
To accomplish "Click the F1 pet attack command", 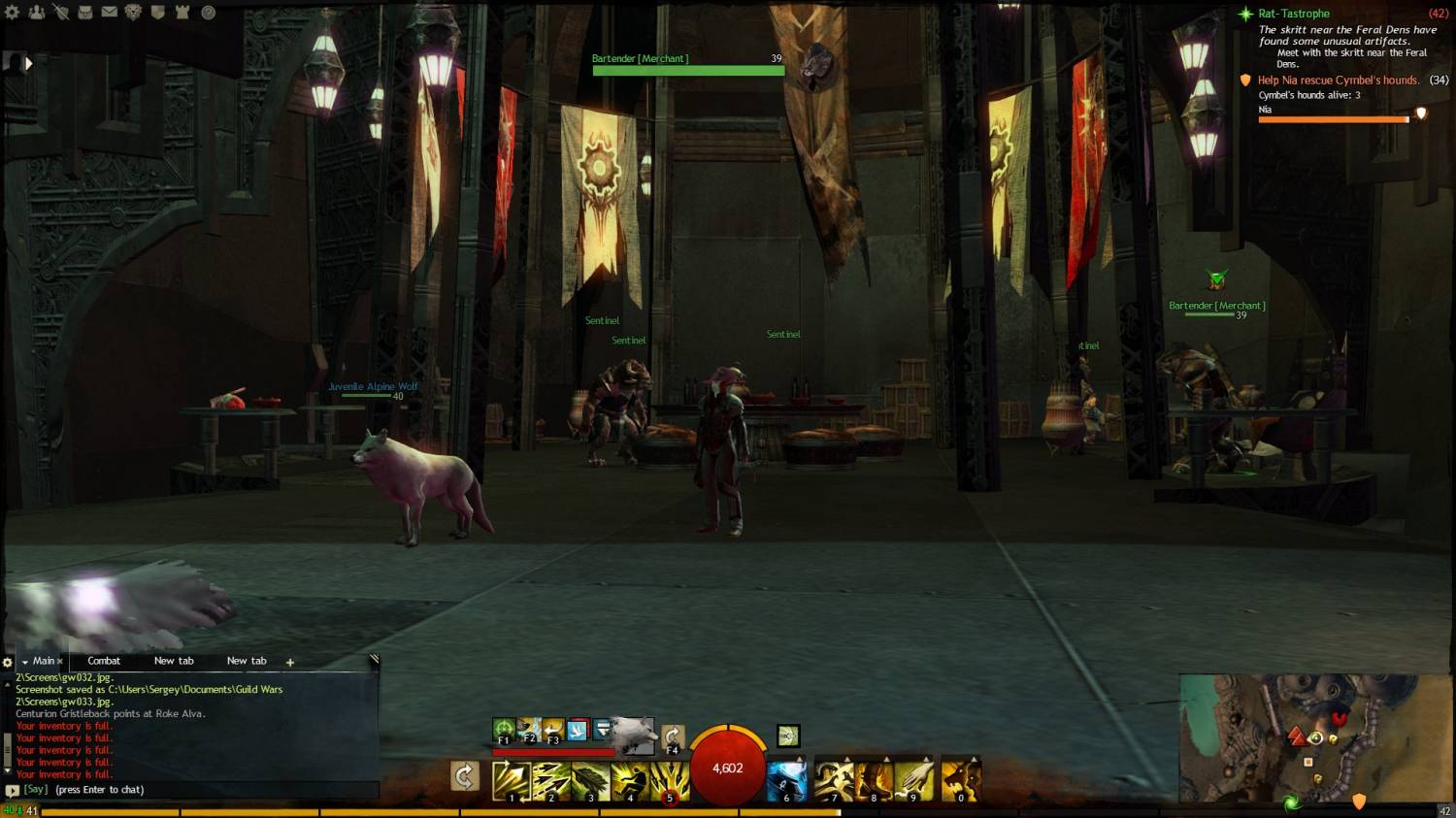I will point(504,730).
